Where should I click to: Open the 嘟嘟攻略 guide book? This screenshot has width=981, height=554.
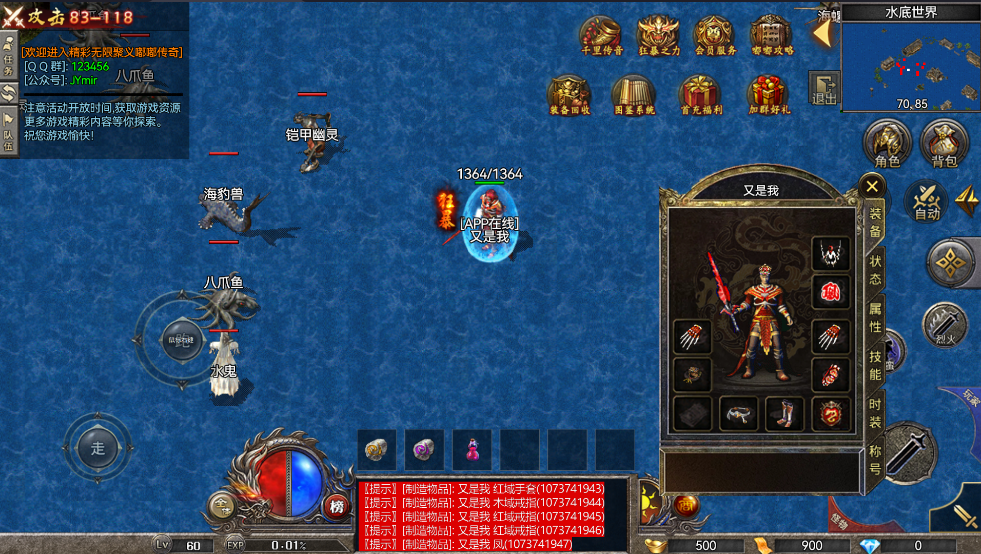771,34
